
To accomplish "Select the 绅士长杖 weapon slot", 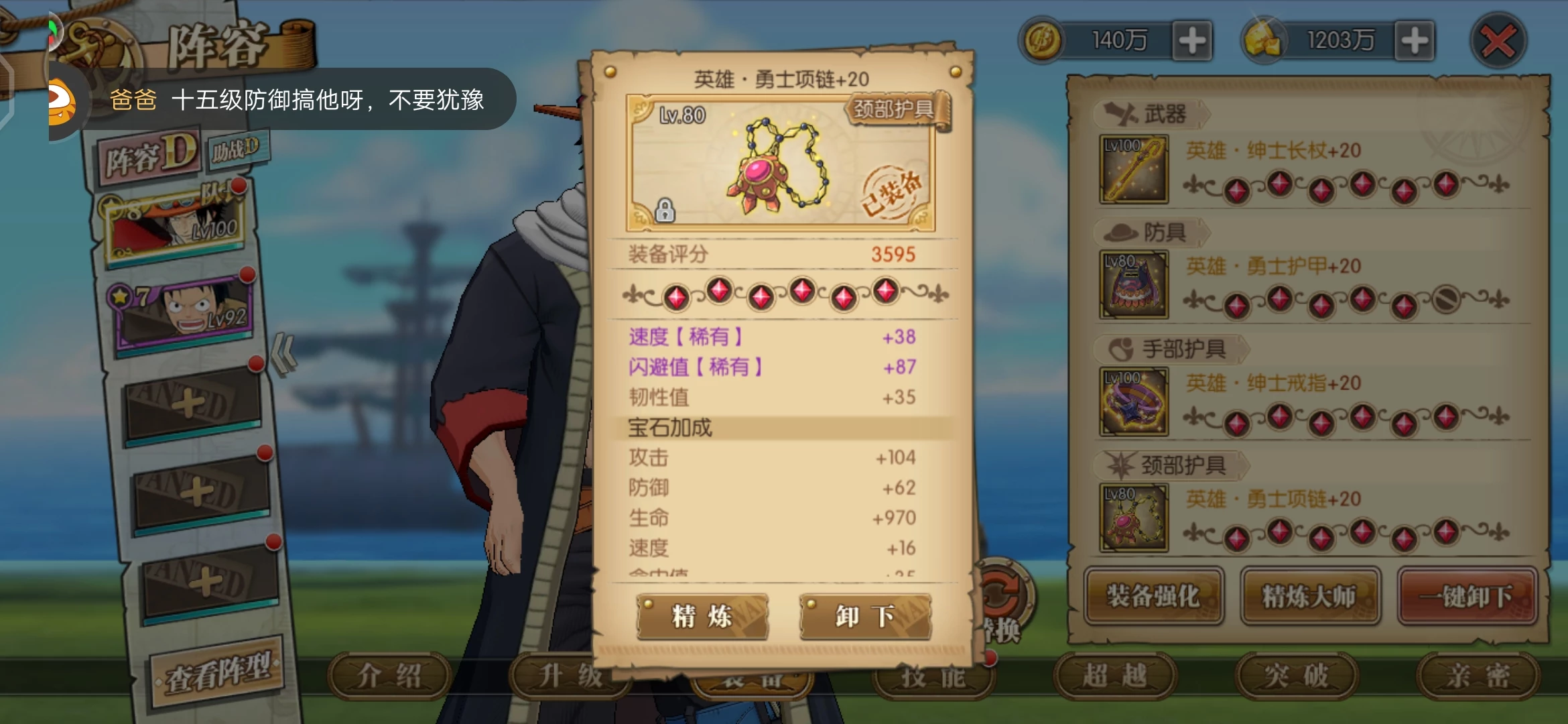I will (x=1134, y=170).
